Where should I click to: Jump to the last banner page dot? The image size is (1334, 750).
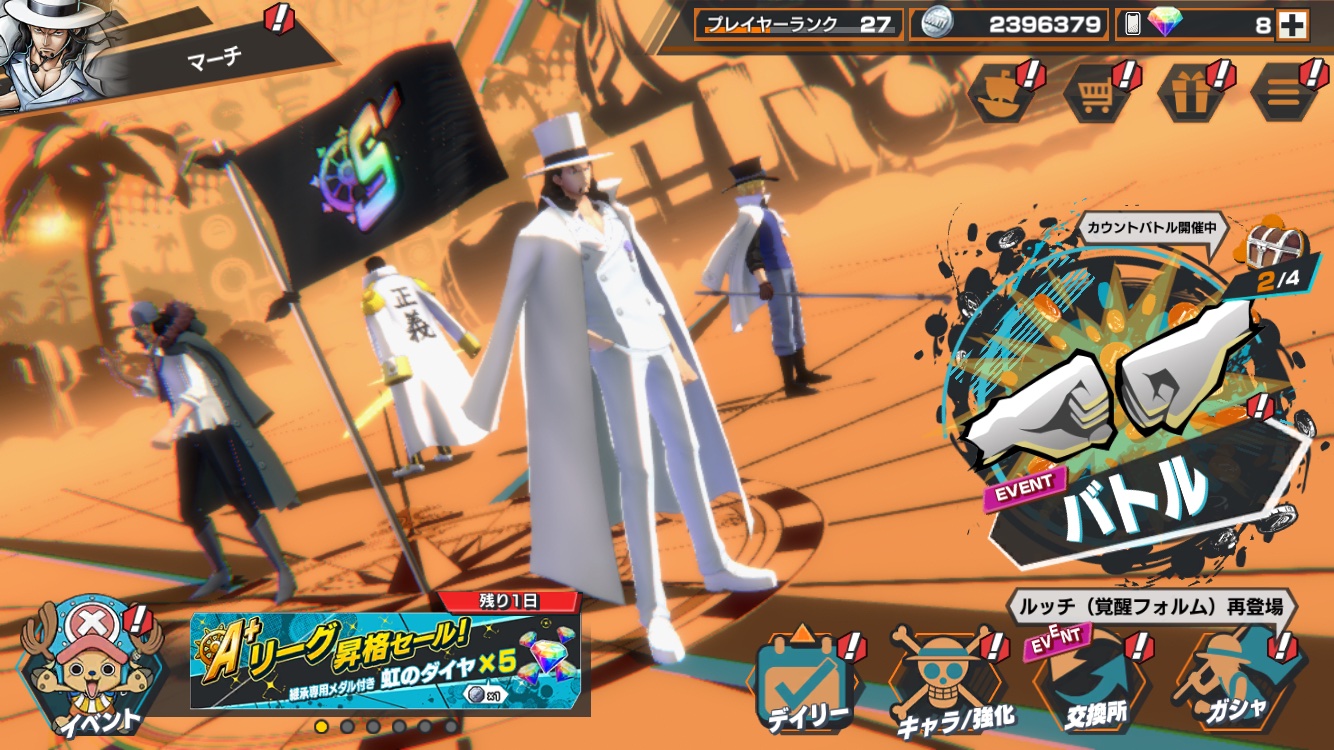click(451, 726)
